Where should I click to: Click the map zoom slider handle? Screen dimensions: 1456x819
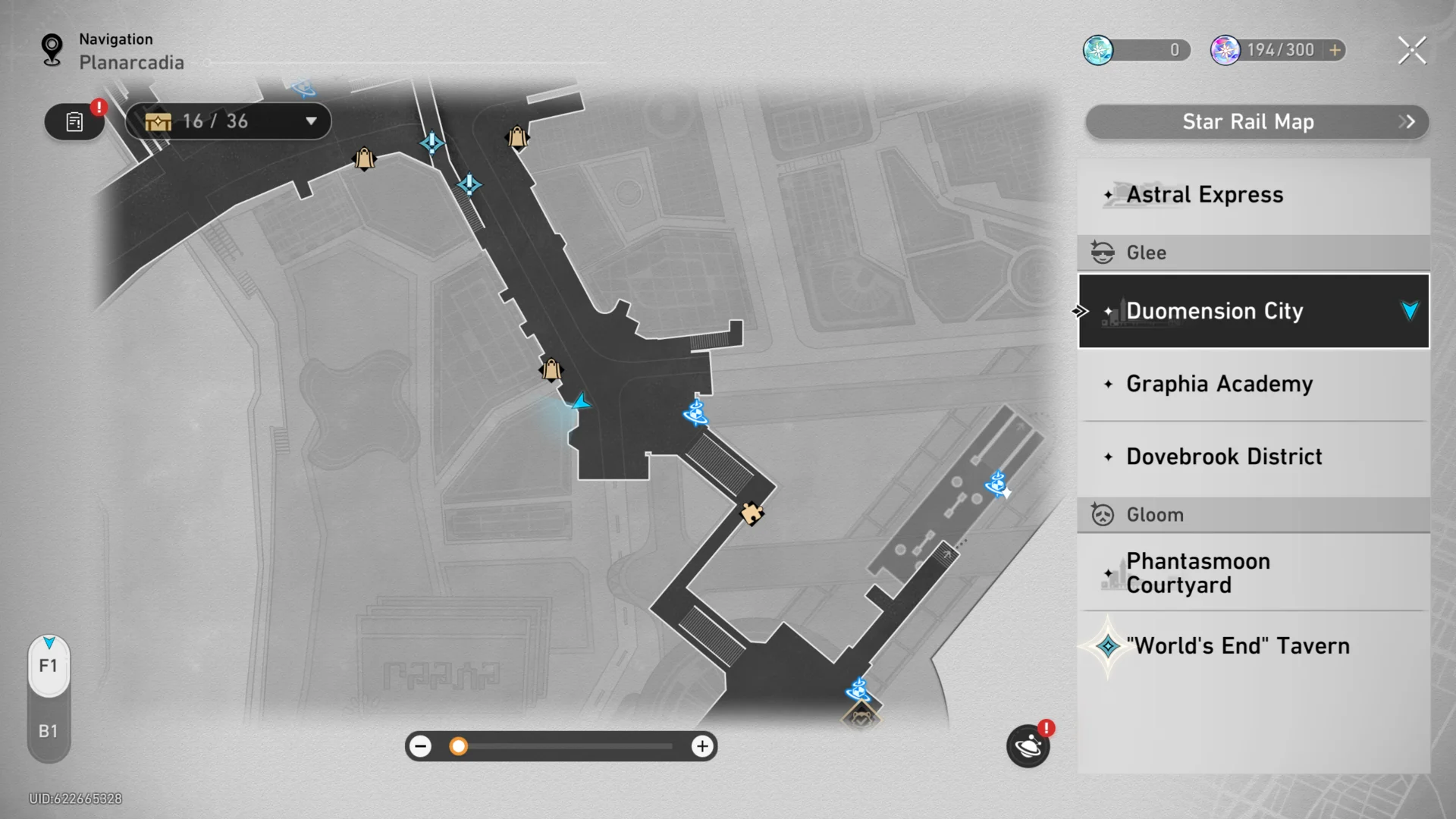coord(458,746)
